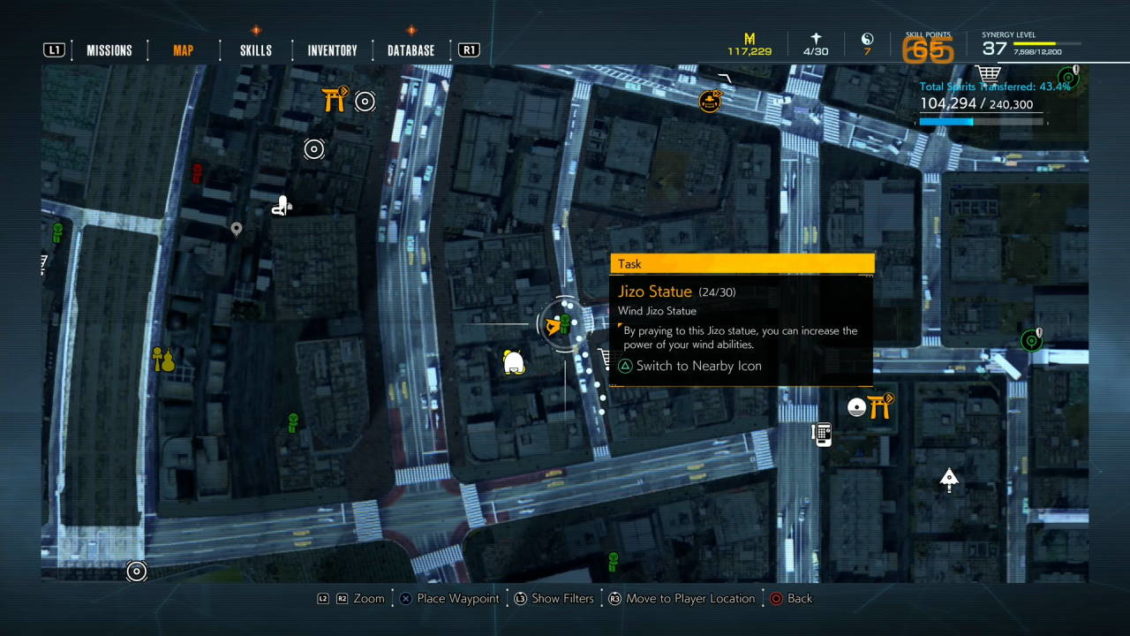Select the shopping cart beside the Jizo cursor

pos(604,358)
